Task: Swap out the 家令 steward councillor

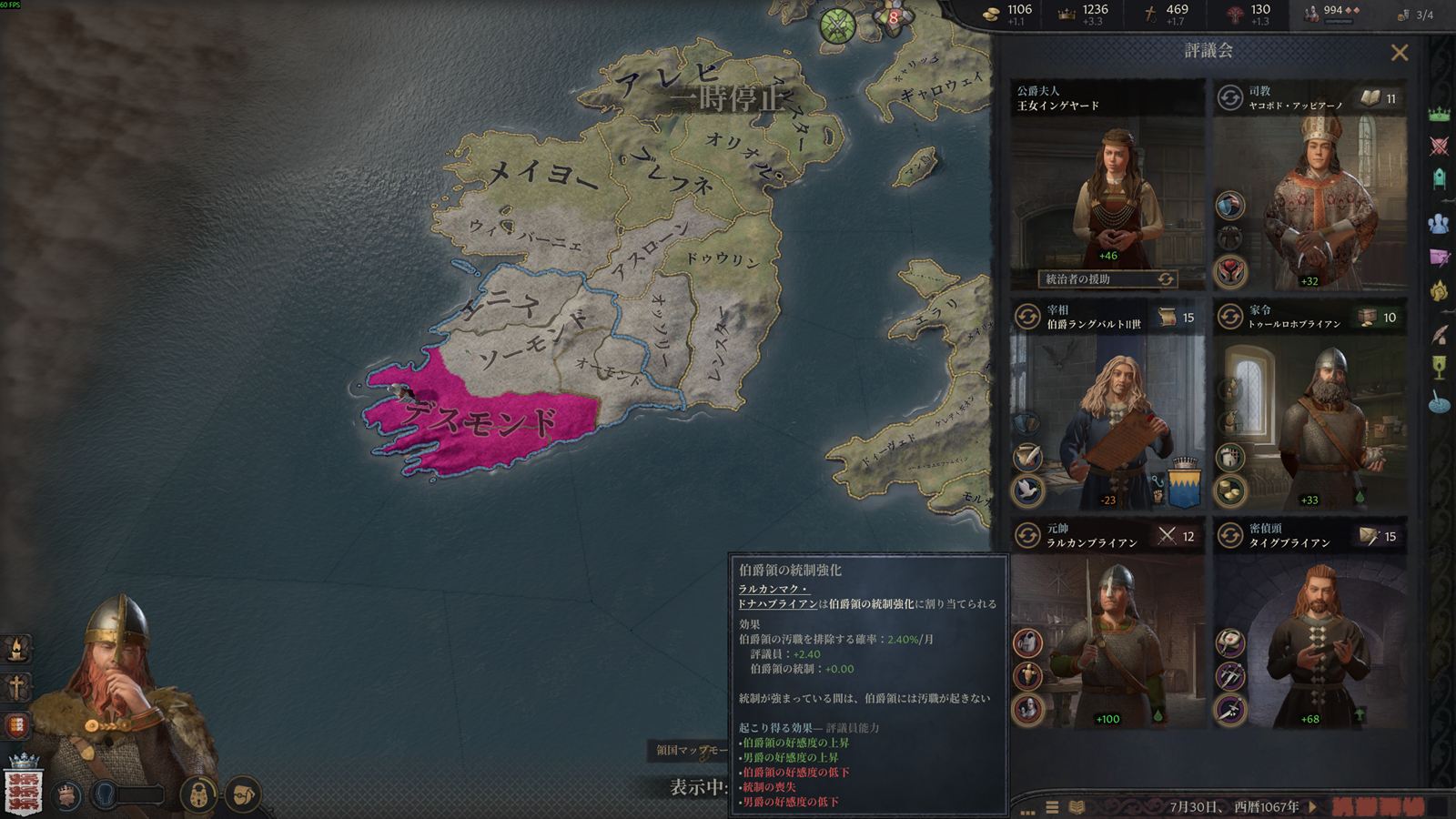Action: coord(1229,317)
